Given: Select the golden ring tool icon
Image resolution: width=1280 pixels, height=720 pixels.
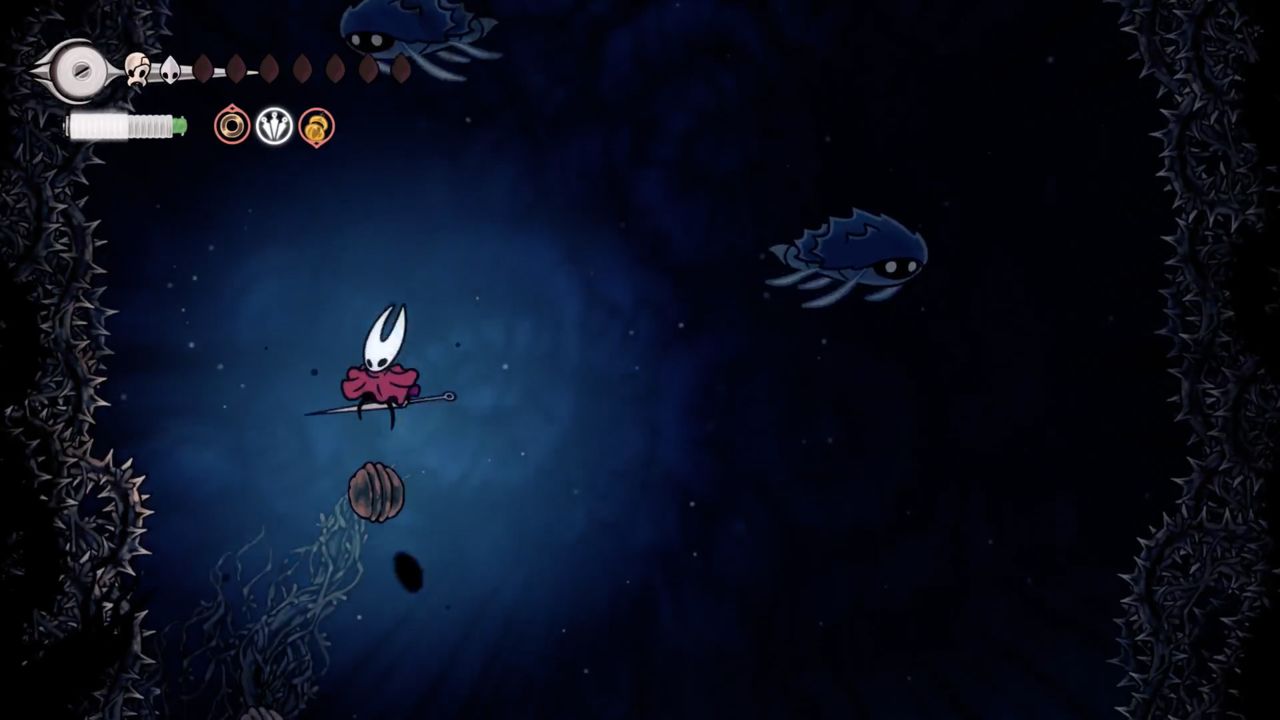Looking at the screenshot, I should pyautogui.click(x=232, y=126).
